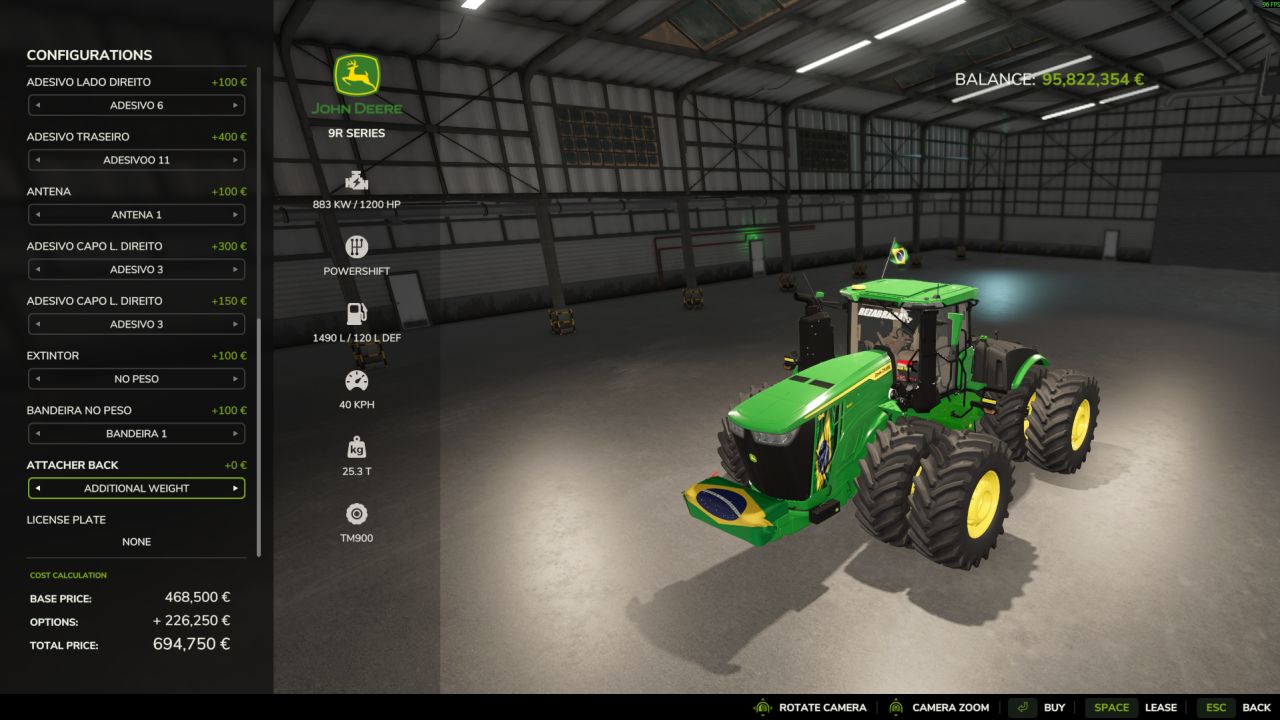Lease the tractor instead
The image size is (1280, 720).
point(1131,707)
